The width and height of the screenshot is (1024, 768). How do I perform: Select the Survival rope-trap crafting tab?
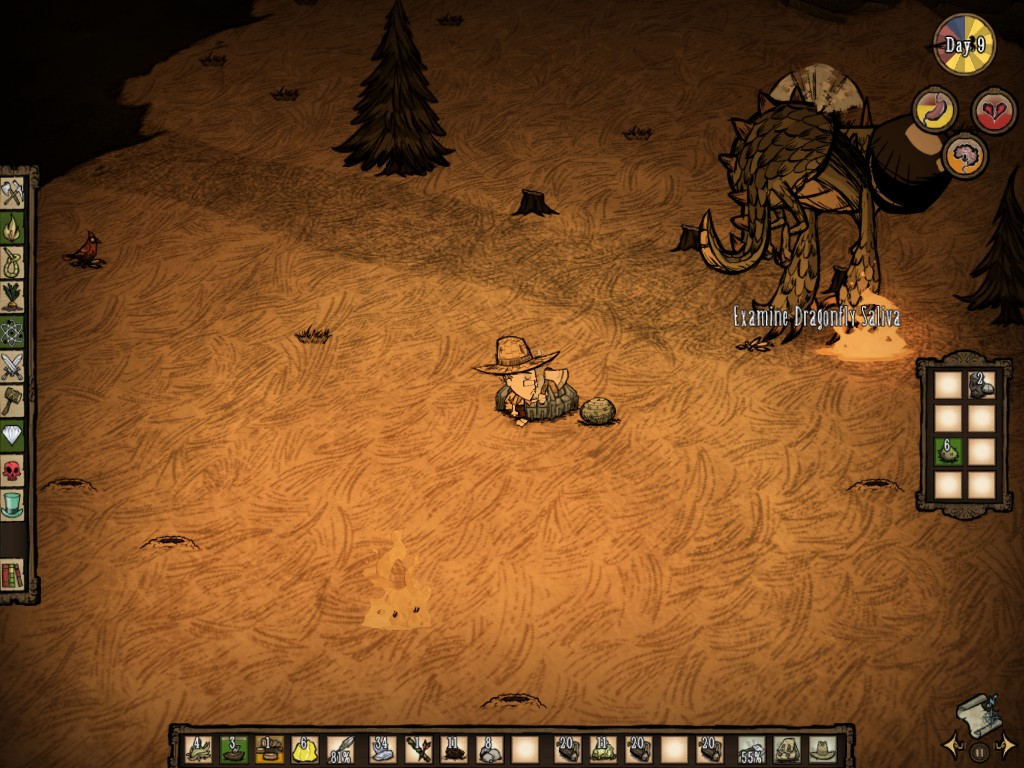[12, 262]
